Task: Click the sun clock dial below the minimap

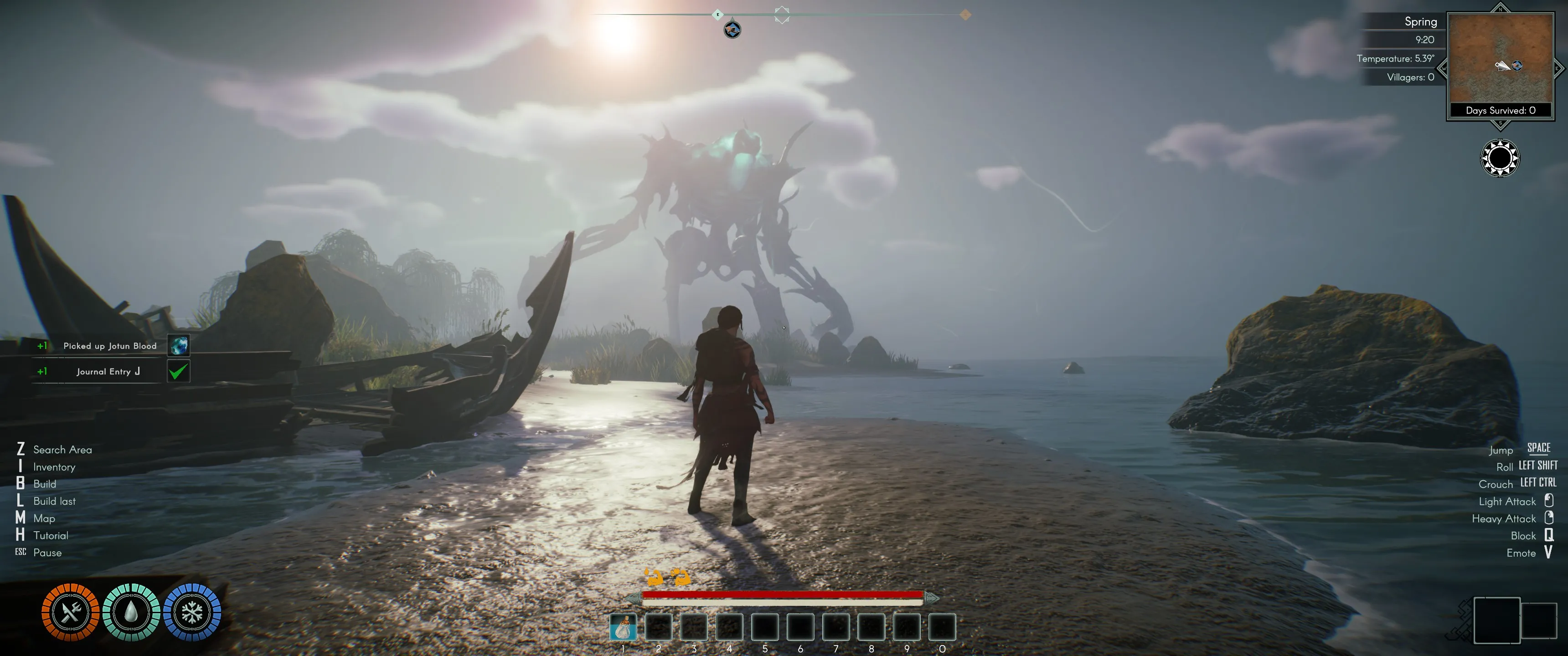Action: (1499, 158)
